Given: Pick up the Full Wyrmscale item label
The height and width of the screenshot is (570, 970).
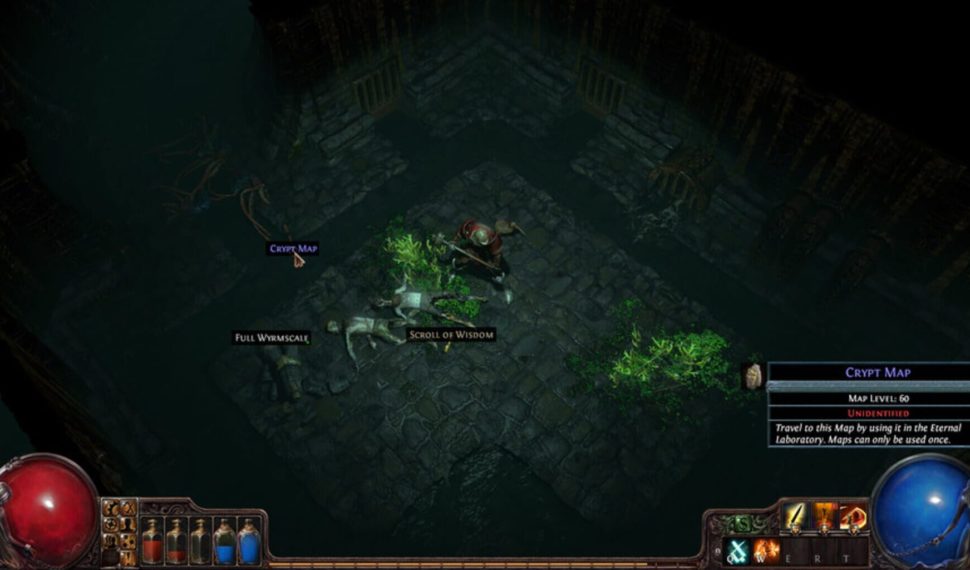Looking at the screenshot, I should [272, 338].
